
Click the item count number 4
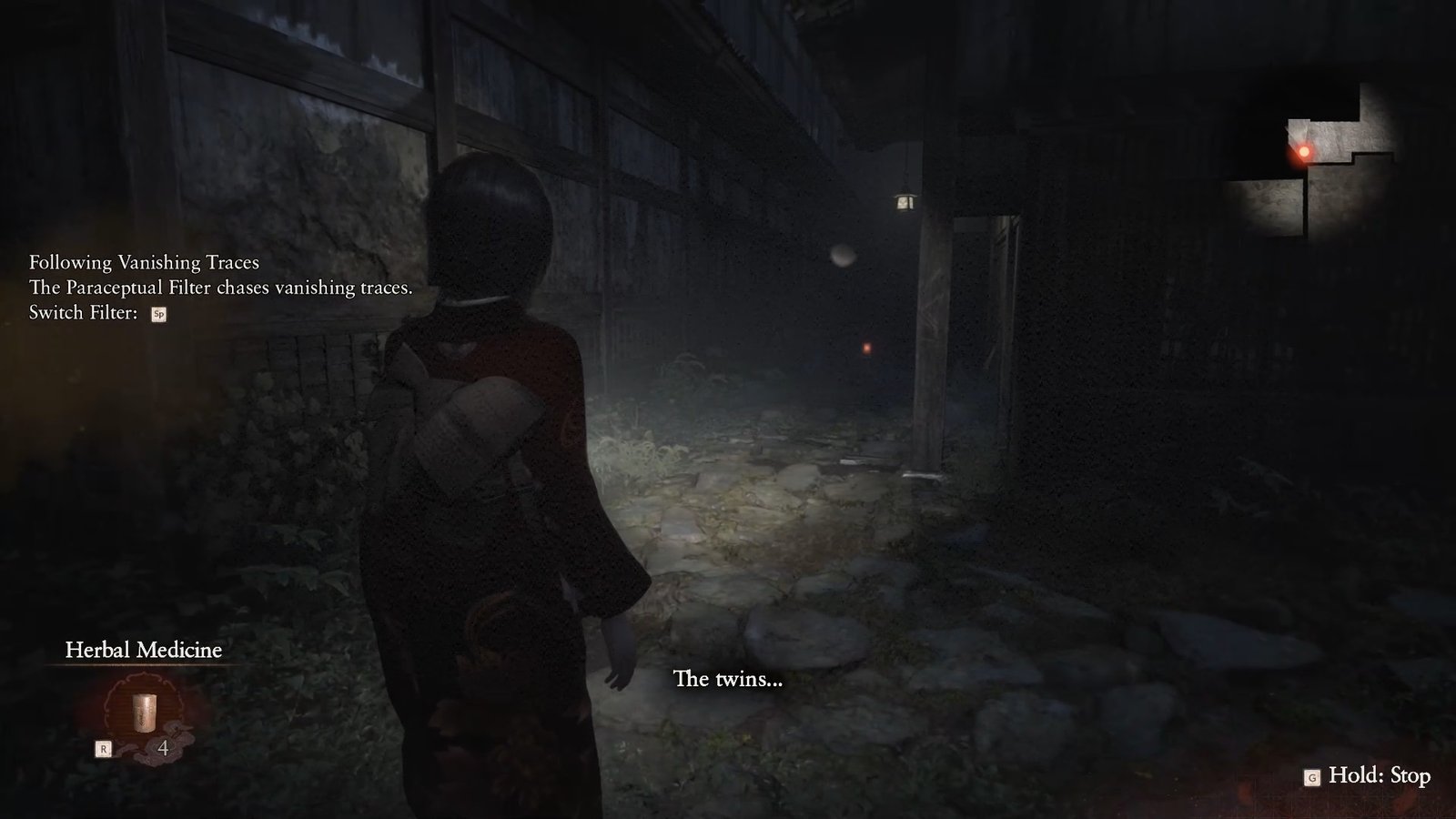(x=162, y=747)
